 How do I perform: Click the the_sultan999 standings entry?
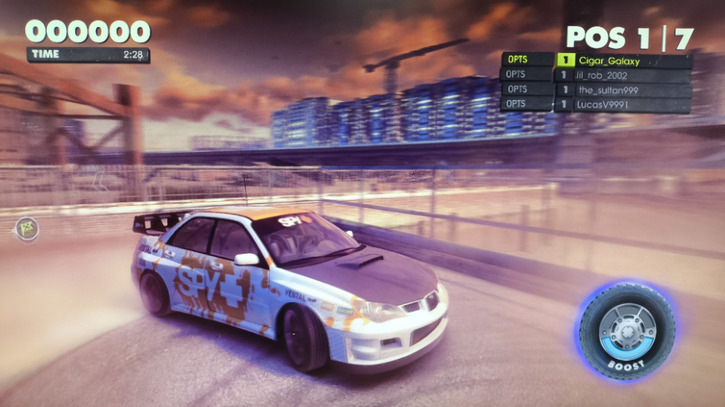click(622, 90)
